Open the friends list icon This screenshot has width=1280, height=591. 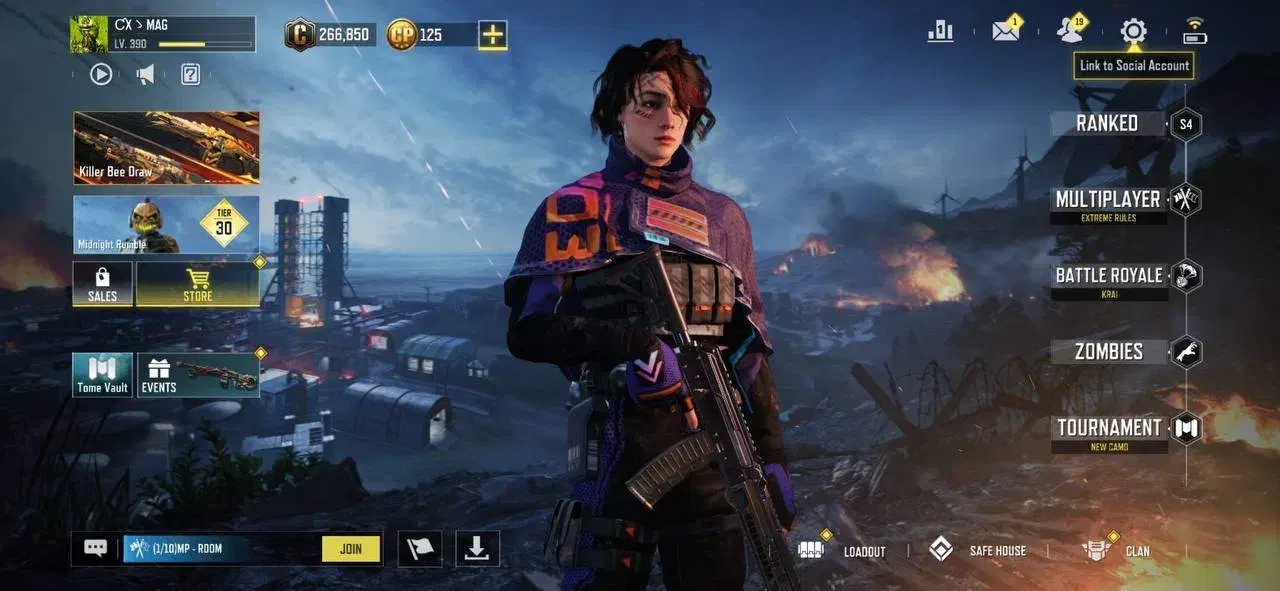[1070, 31]
